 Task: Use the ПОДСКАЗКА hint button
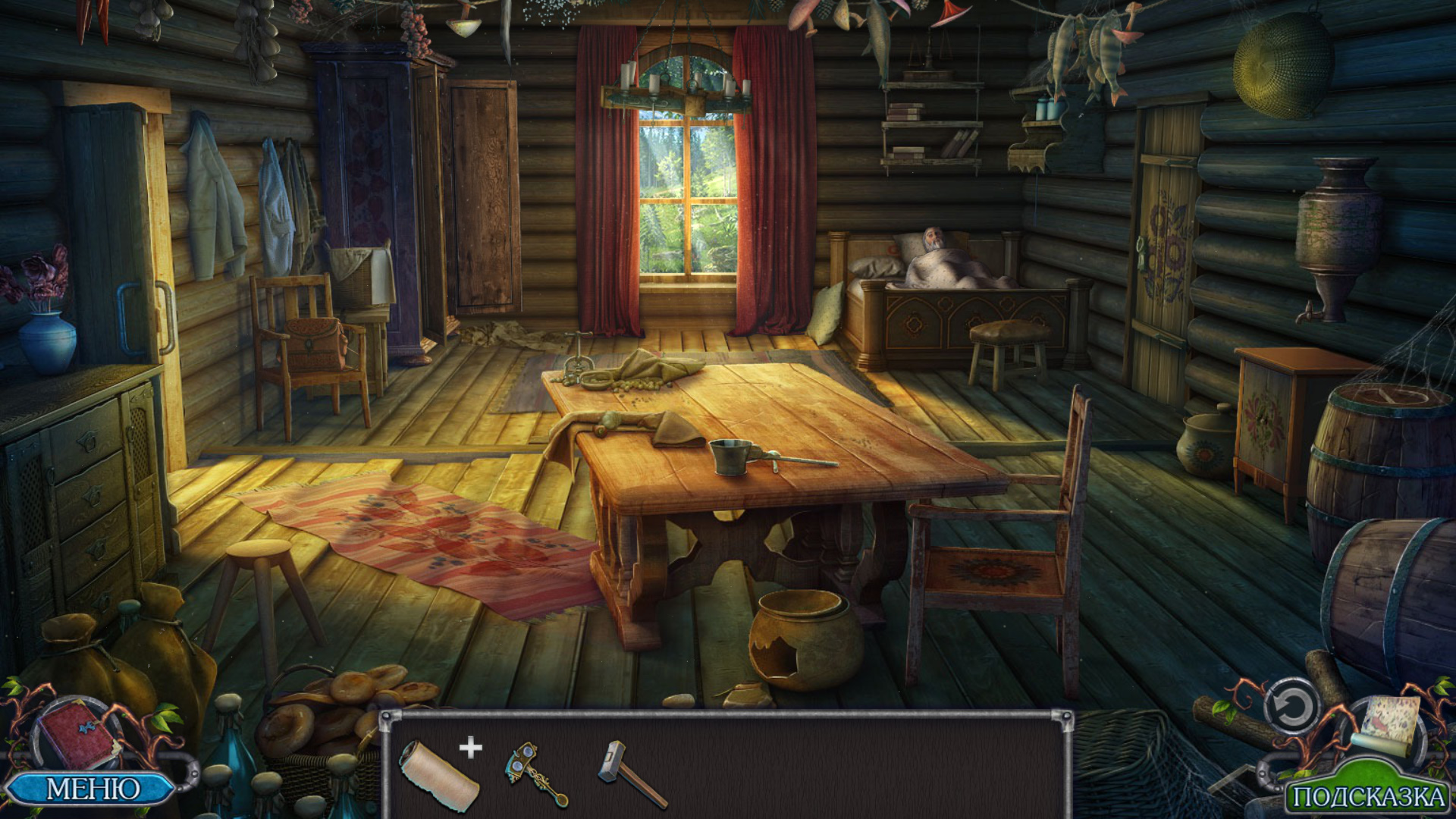[1367, 796]
